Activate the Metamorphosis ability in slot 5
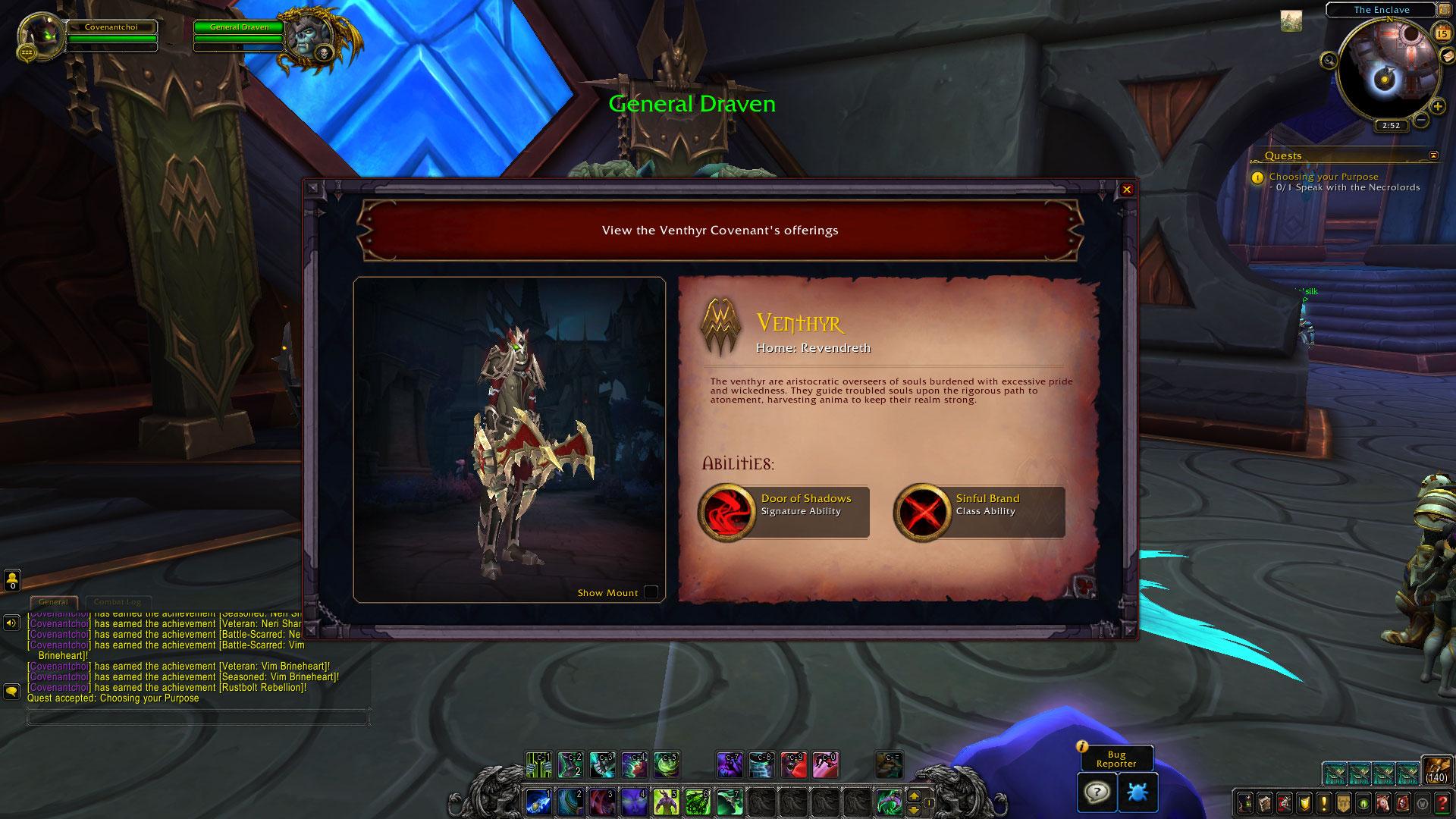Viewport: 1456px width, 819px height. tap(666, 802)
